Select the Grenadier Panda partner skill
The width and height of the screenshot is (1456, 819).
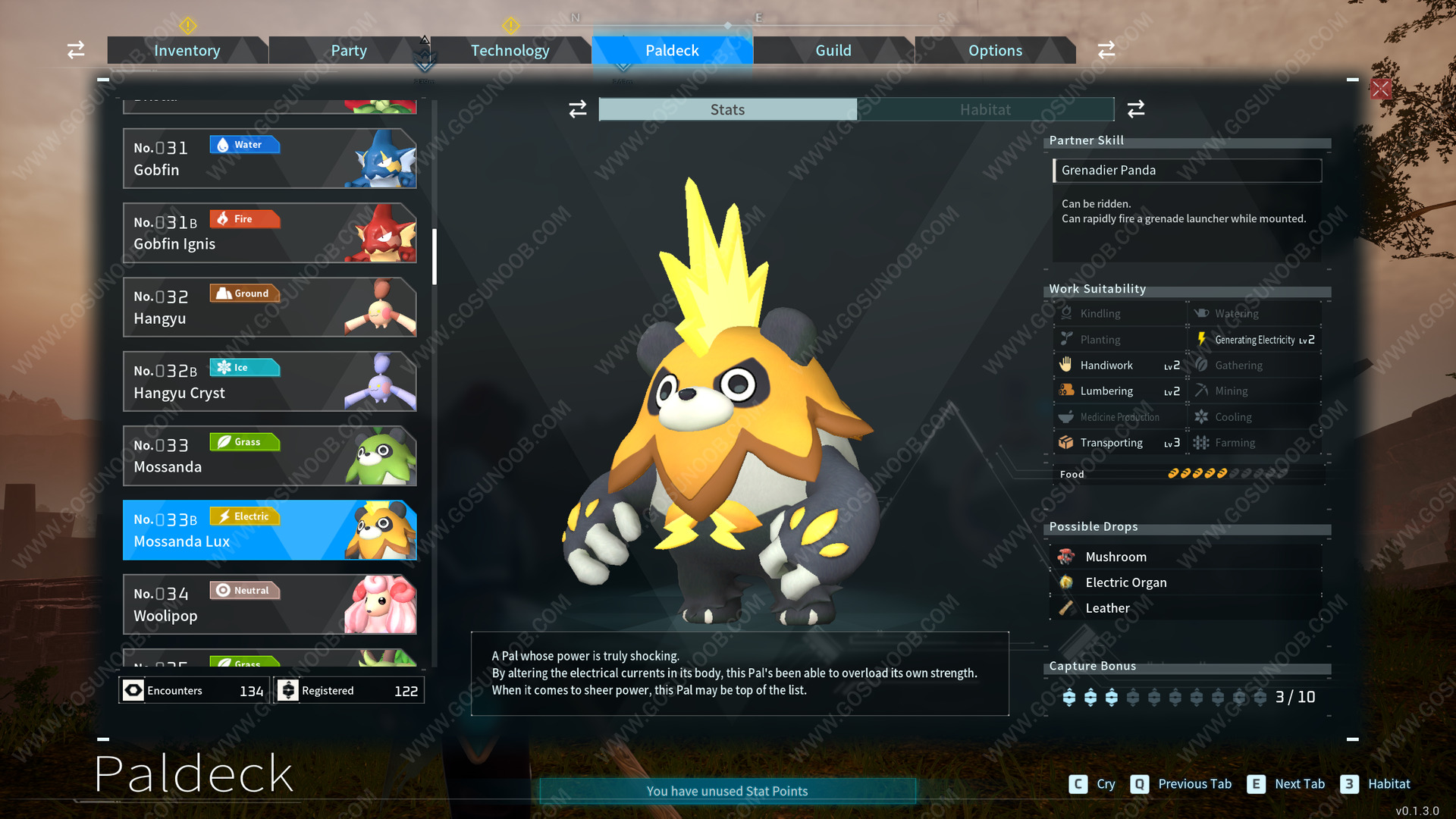(x=1187, y=171)
